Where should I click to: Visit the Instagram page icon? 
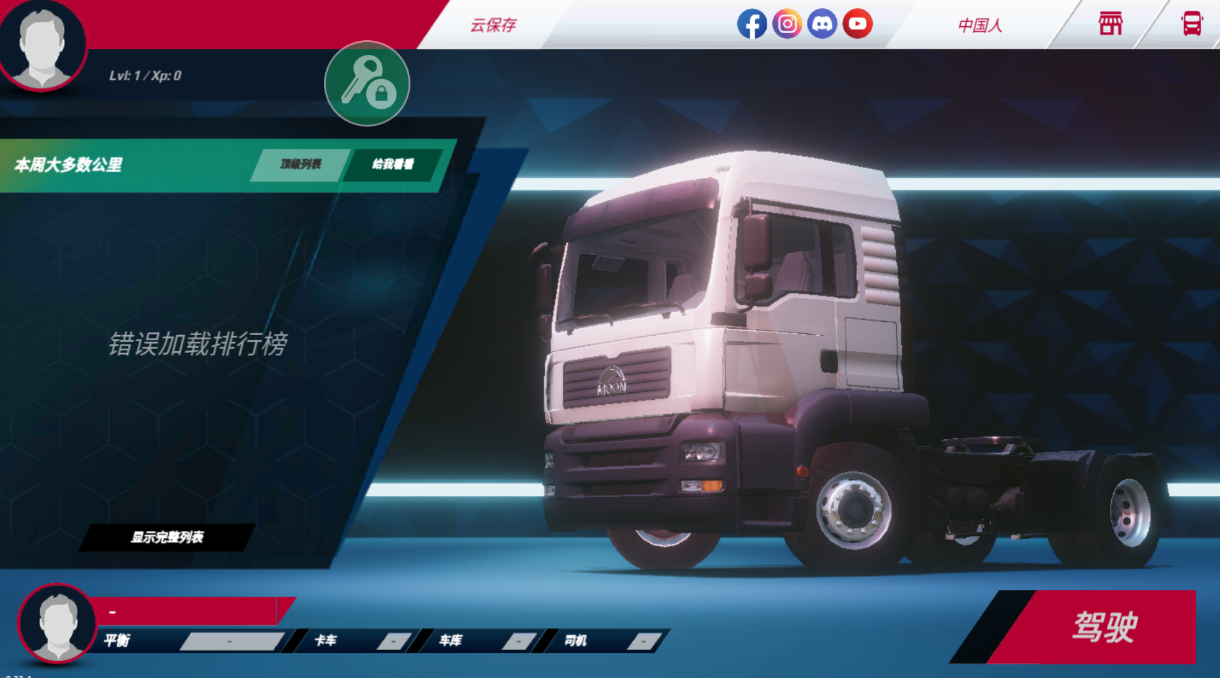pyautogui.click(x=787, y=24)
